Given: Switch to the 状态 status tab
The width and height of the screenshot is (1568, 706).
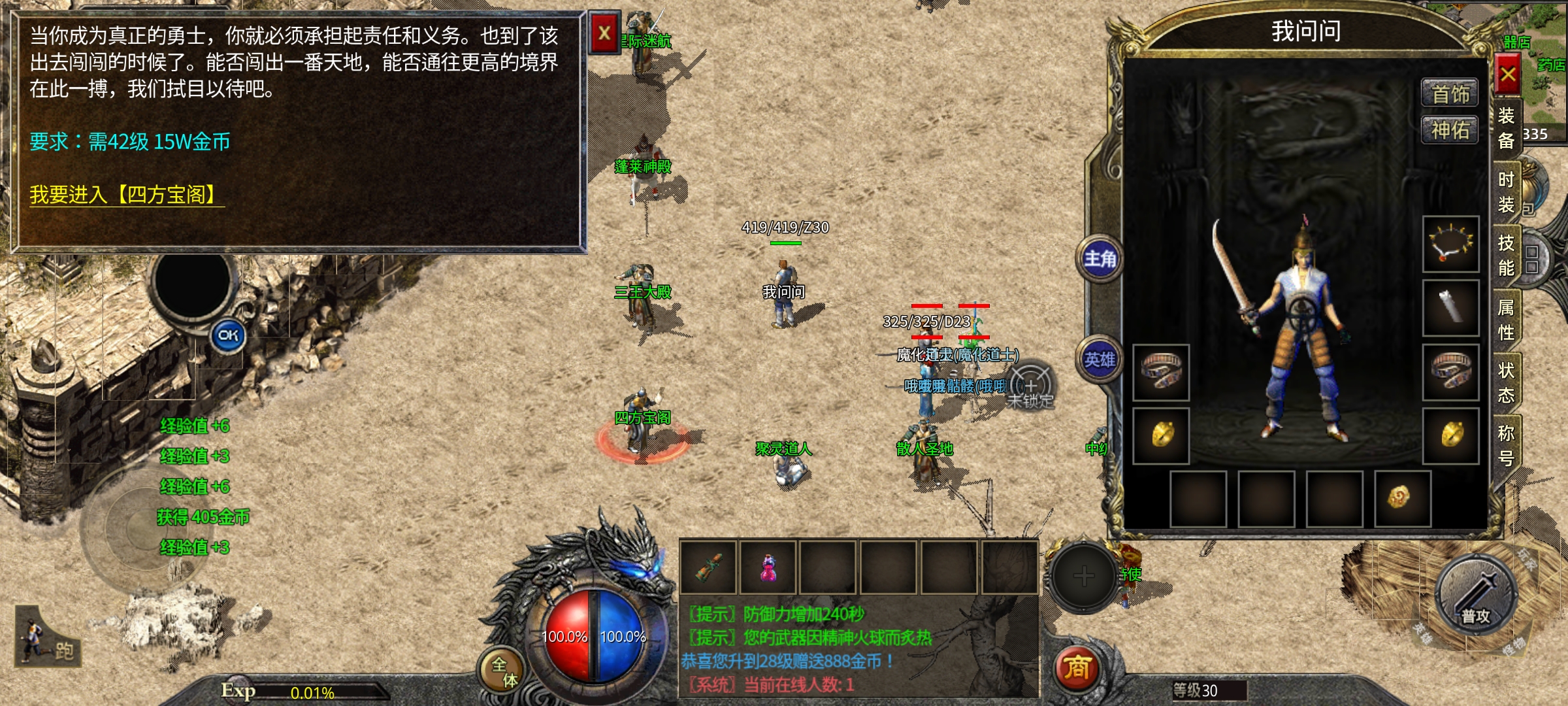Looking at the screenshot, I should point(1506,382).
